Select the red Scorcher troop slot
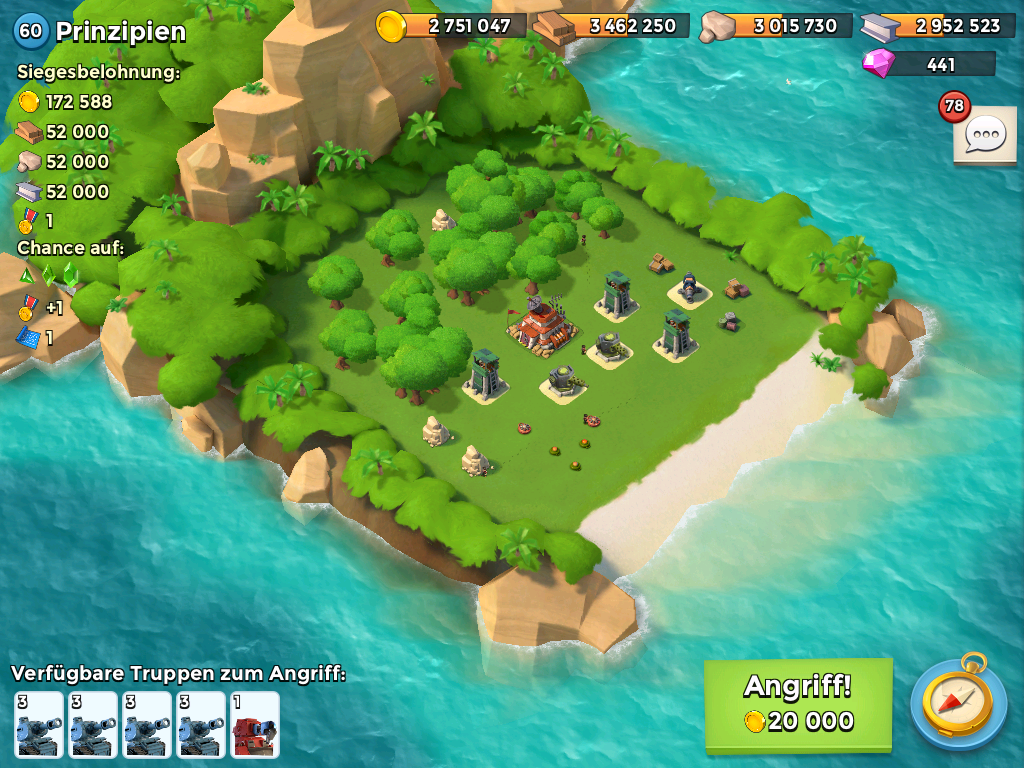 pyautogui.click(x=255, y=724)
